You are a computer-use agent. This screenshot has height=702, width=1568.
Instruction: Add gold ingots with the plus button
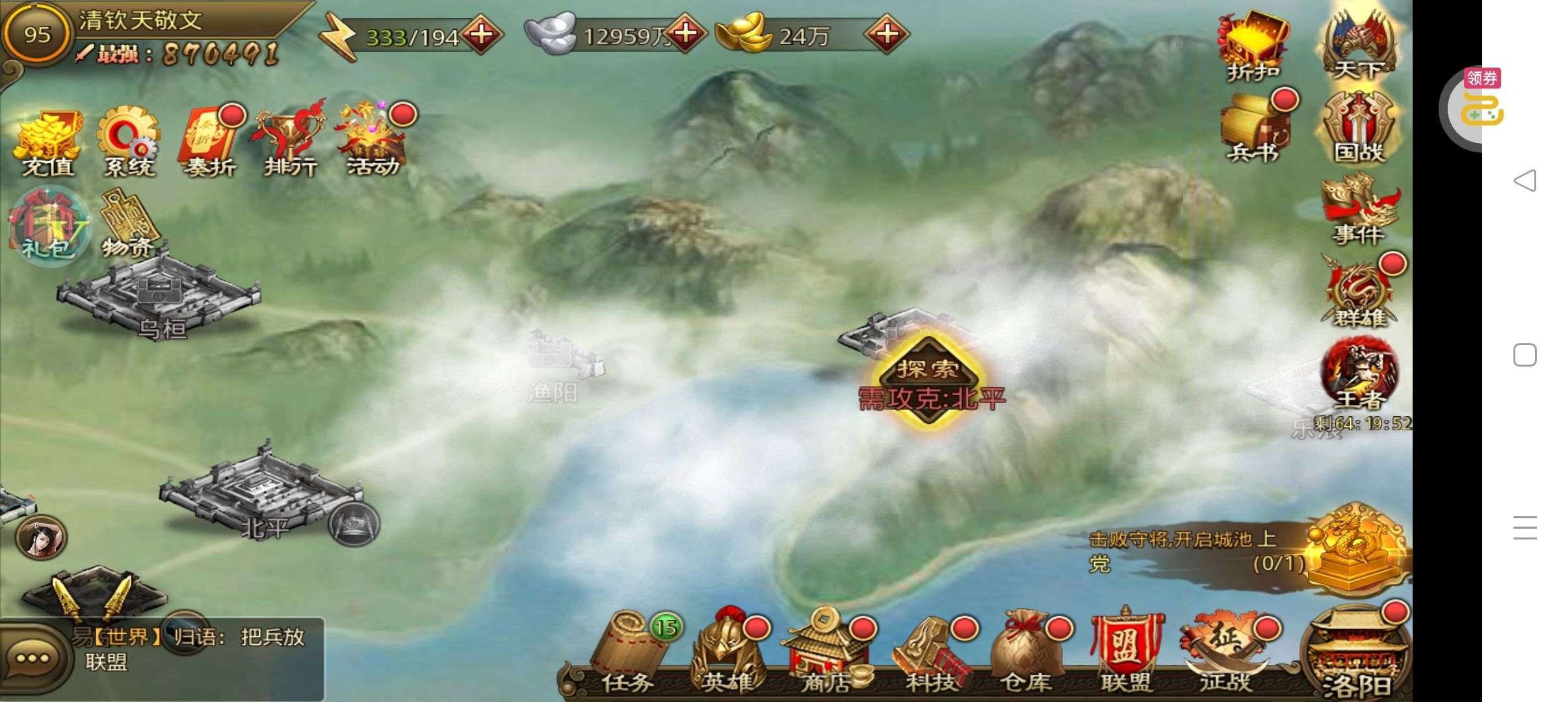887,34
